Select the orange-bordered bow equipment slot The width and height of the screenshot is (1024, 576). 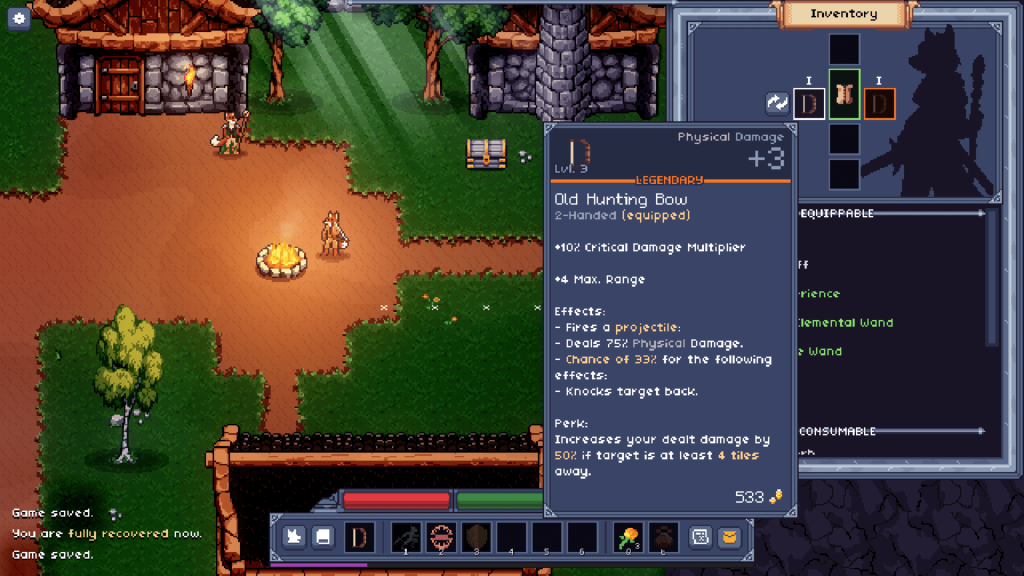tap(879, 104)
